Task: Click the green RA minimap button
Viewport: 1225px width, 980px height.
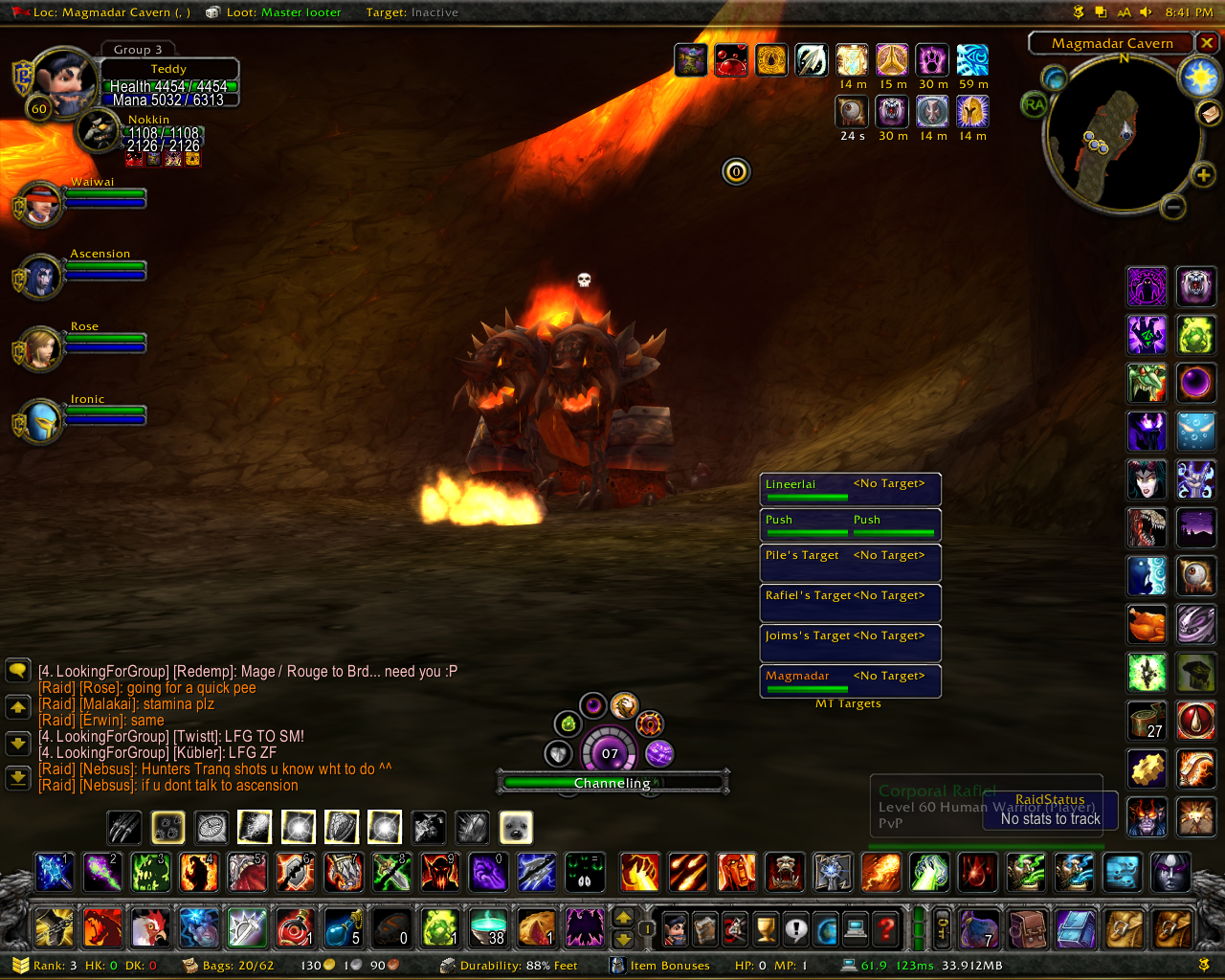Action: [1034, 104]
